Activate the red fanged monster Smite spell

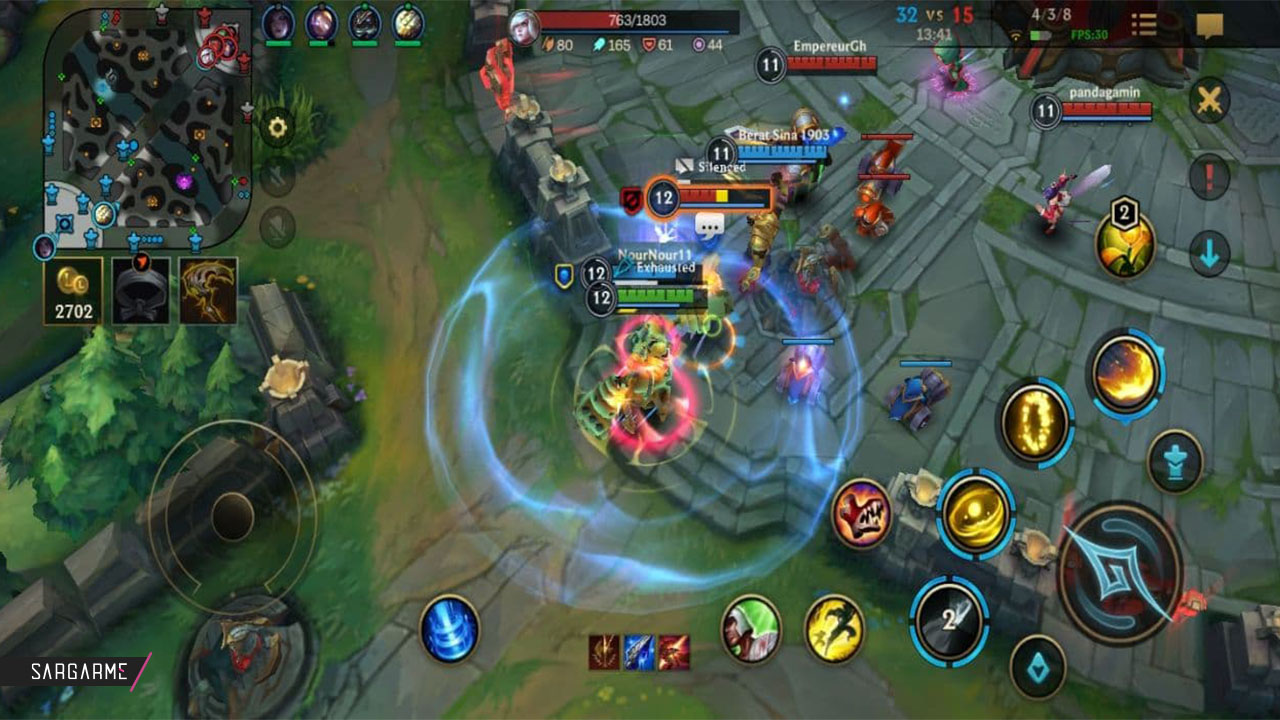tap(861, 513)
